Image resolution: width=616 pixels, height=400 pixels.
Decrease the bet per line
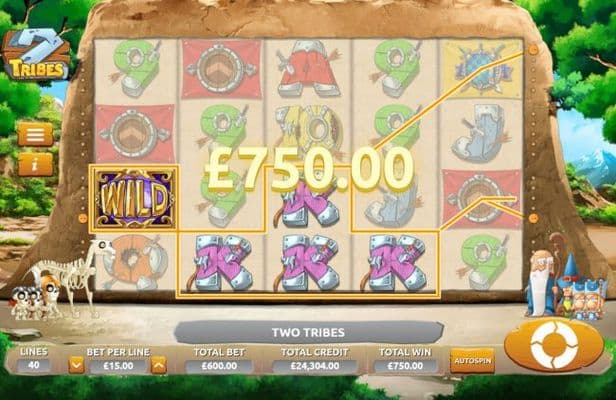tap(76, 365)
